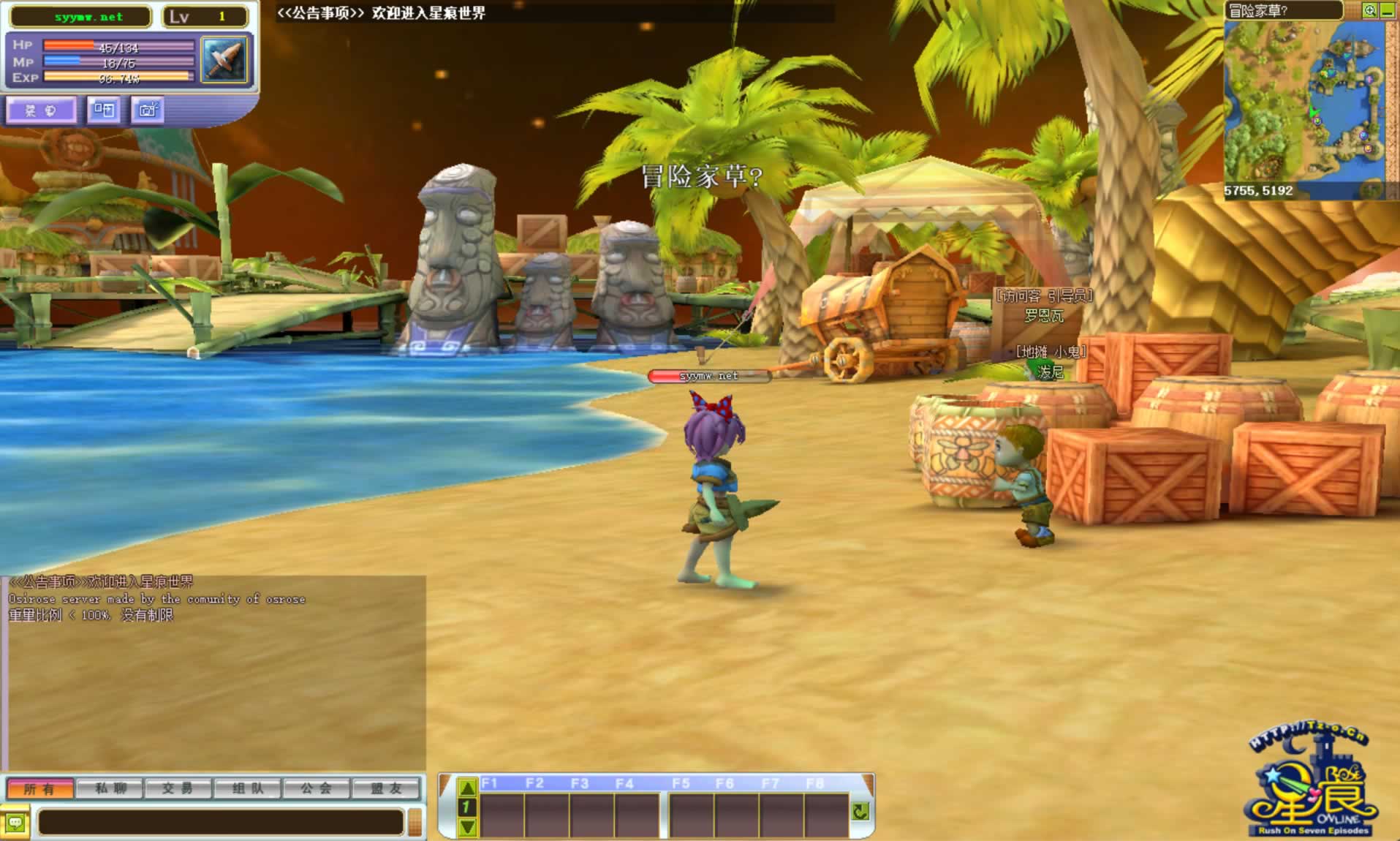Open the 菜单 main menu button
1400x841 pixels.
[x=40, y=110]
